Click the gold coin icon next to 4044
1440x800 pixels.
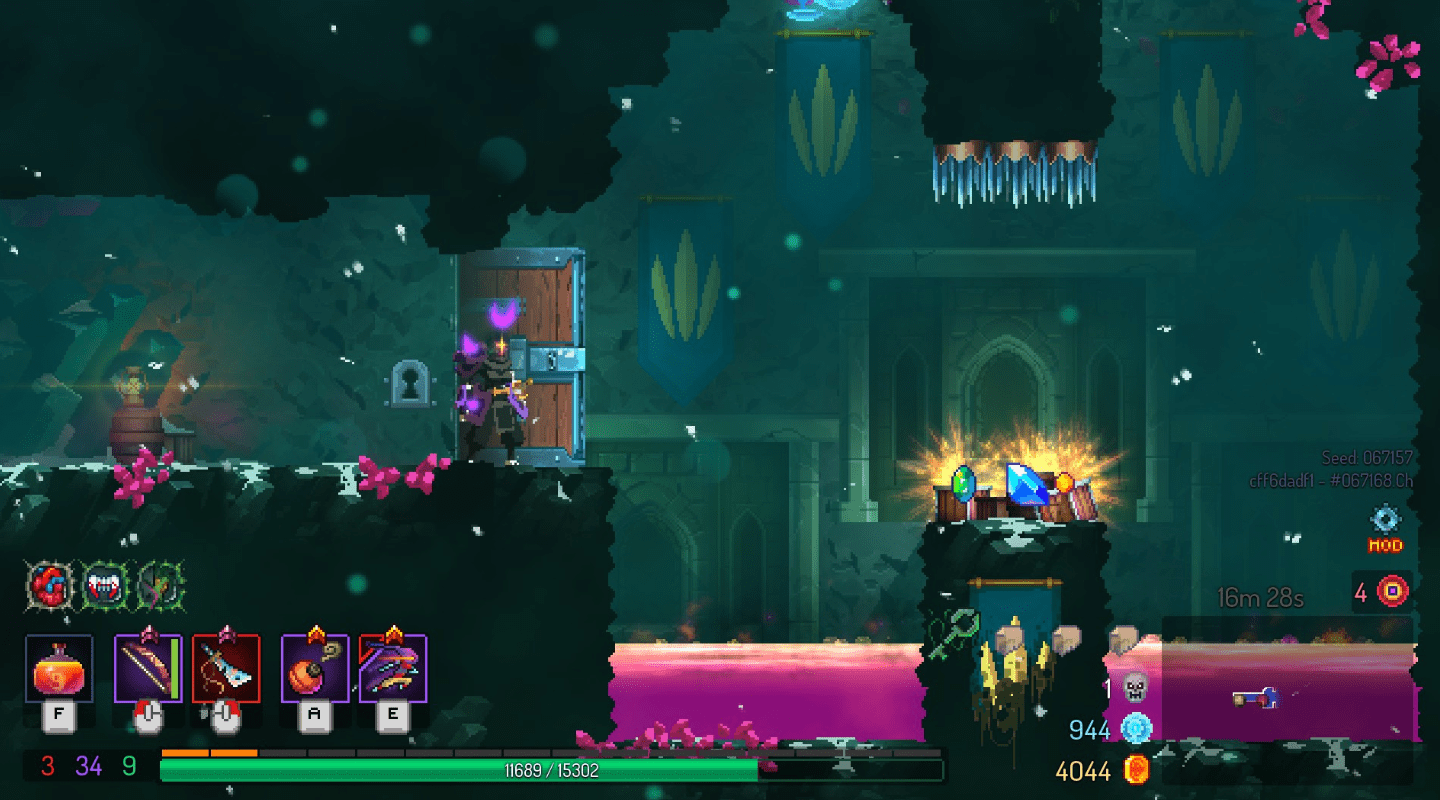[1135, 770]
